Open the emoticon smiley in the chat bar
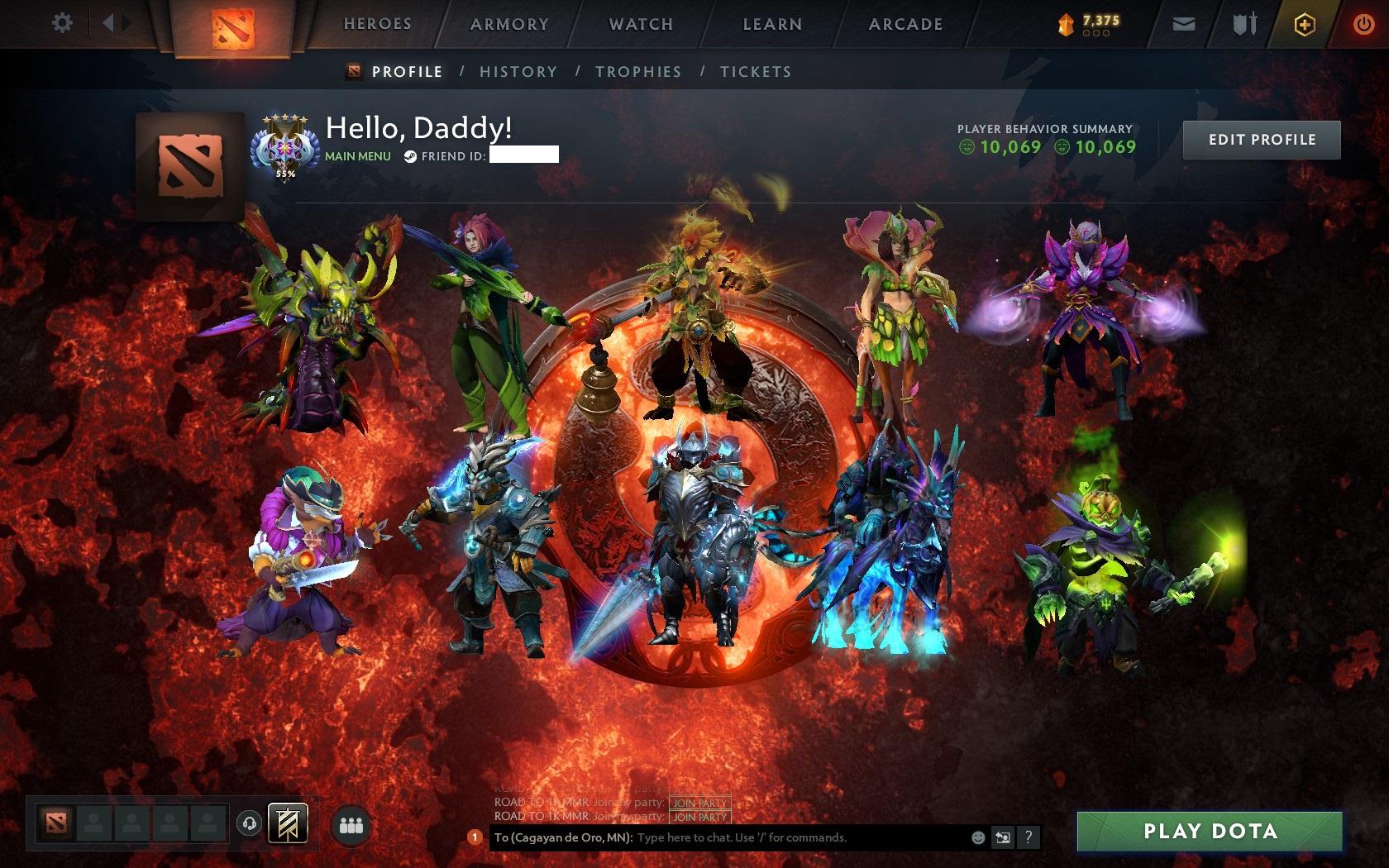 coord(979,837)
